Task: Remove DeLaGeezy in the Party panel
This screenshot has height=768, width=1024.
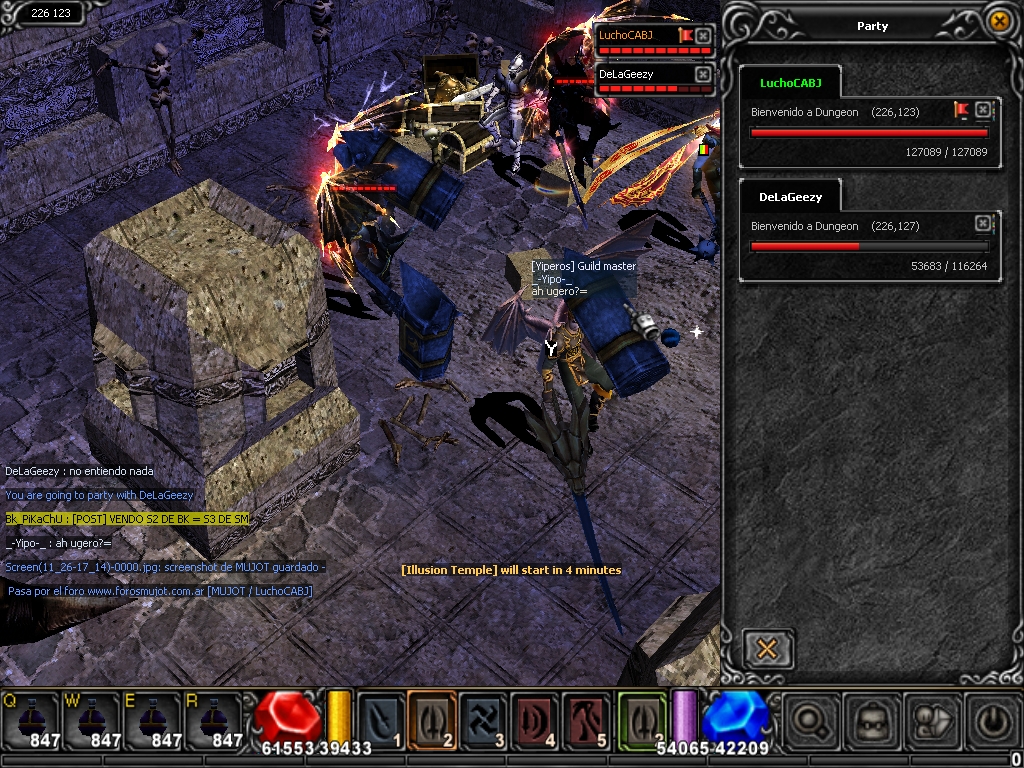Action: (983, 223)
